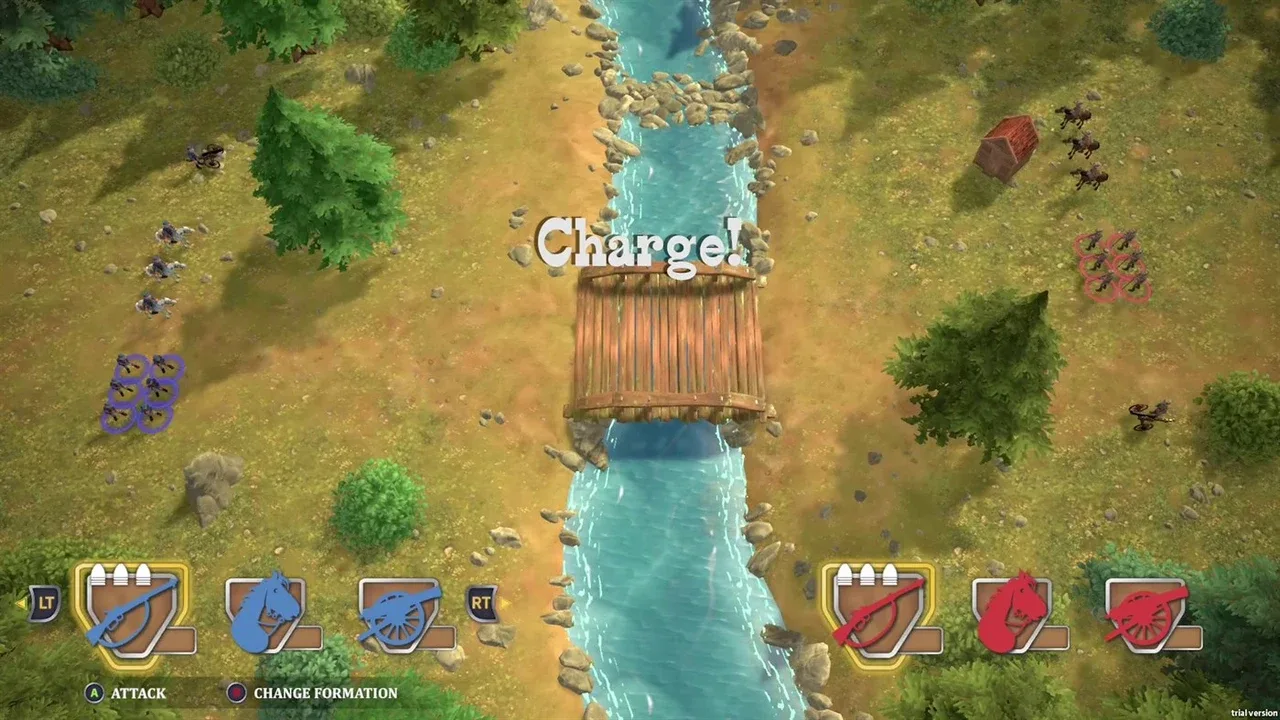Click the right arrow beside RT
This screenshot has width=1280, height=720.
[508, 605]
